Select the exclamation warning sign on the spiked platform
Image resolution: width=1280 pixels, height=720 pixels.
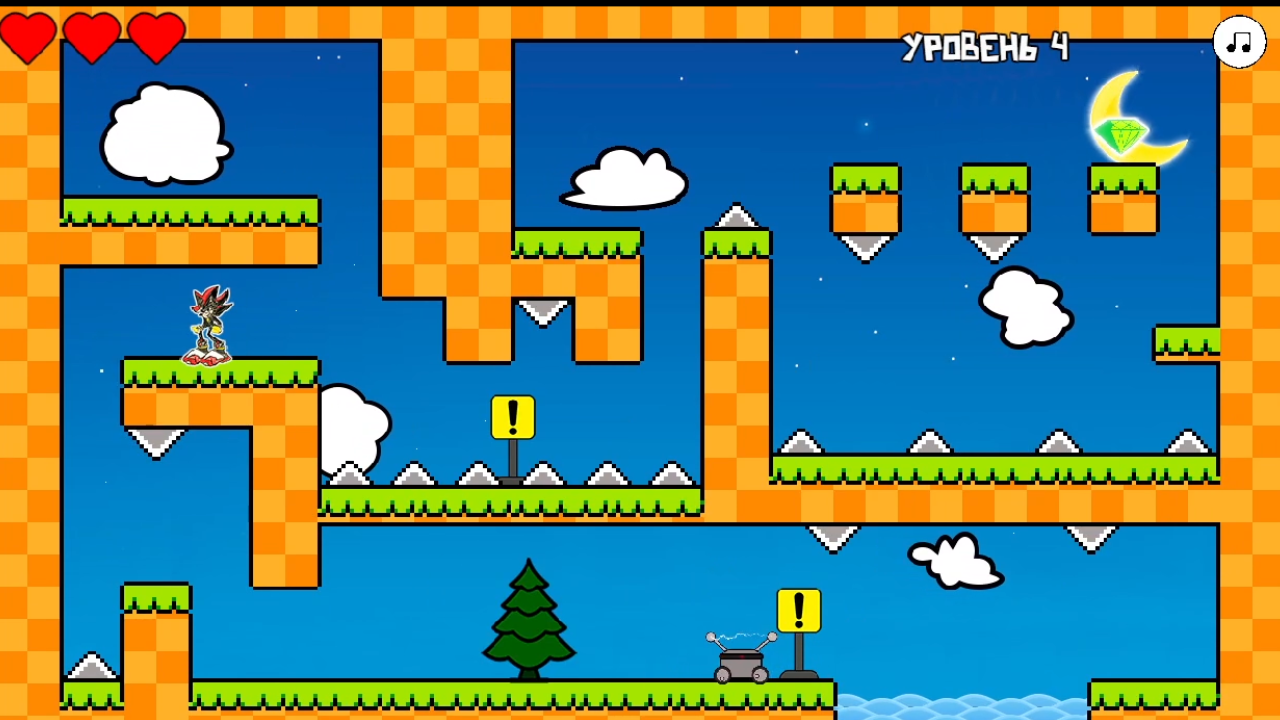pyautogui.click(x=512, y=416)
